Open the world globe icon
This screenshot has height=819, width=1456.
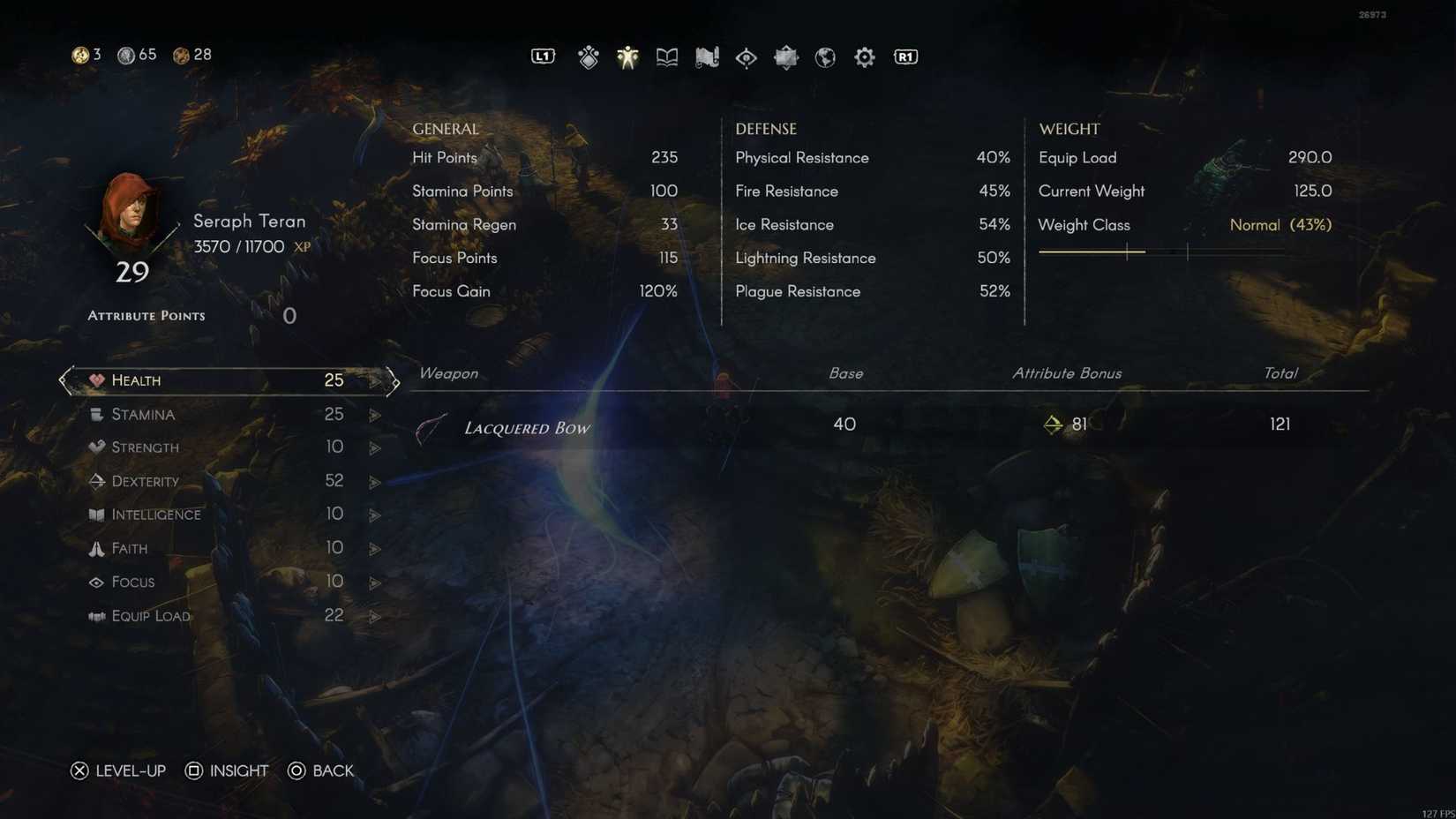[824, 56]
